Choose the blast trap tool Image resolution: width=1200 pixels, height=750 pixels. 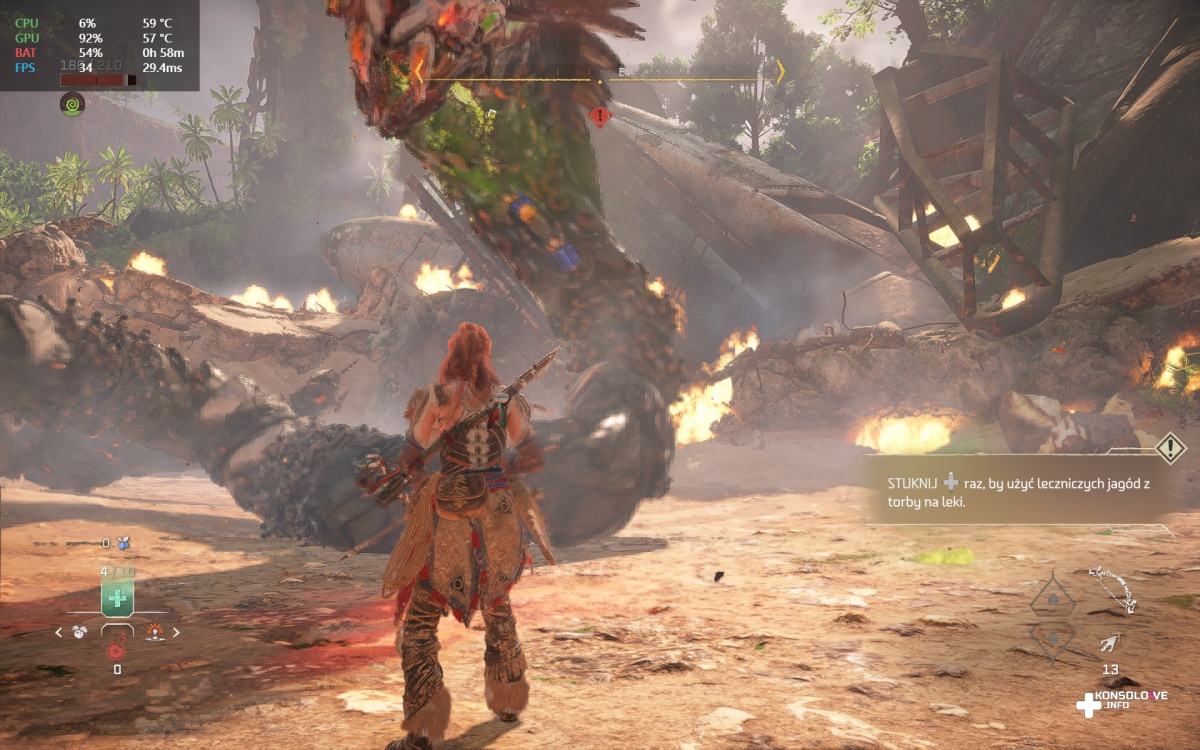coord(155,631)
